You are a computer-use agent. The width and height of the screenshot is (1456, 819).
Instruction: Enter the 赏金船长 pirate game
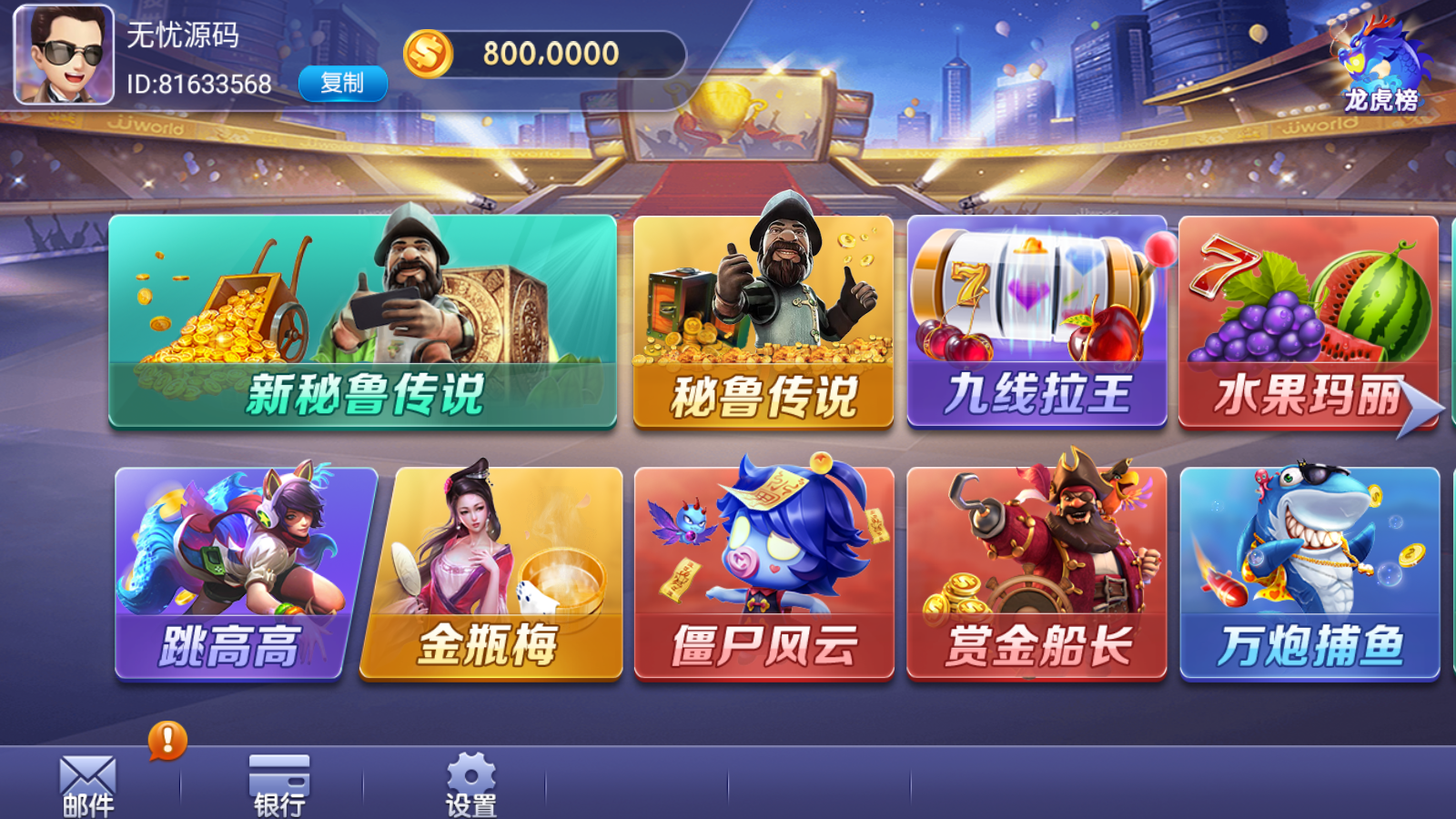tap(1036, 571)
